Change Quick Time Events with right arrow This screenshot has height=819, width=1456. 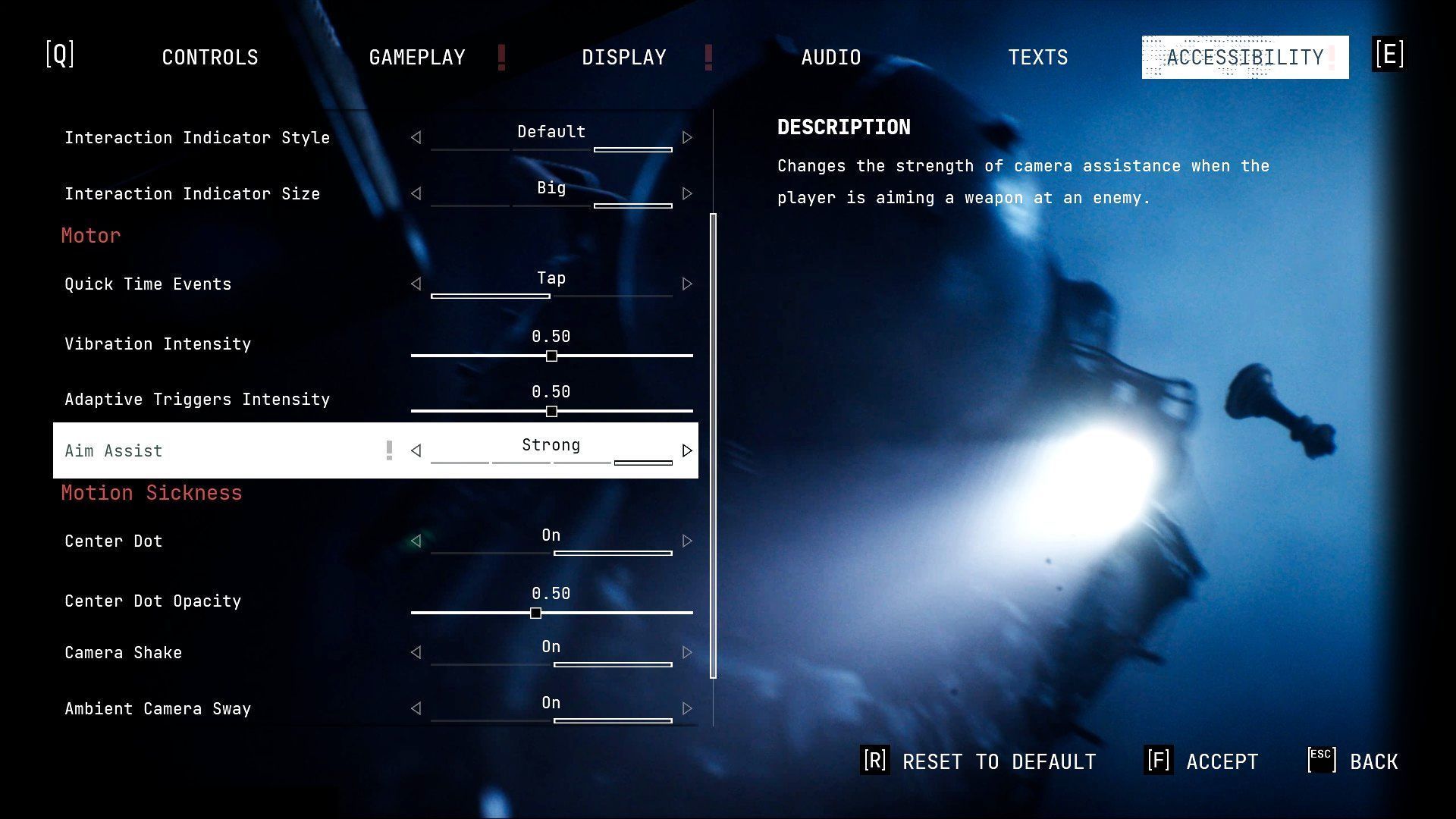[x=687, y=284]
